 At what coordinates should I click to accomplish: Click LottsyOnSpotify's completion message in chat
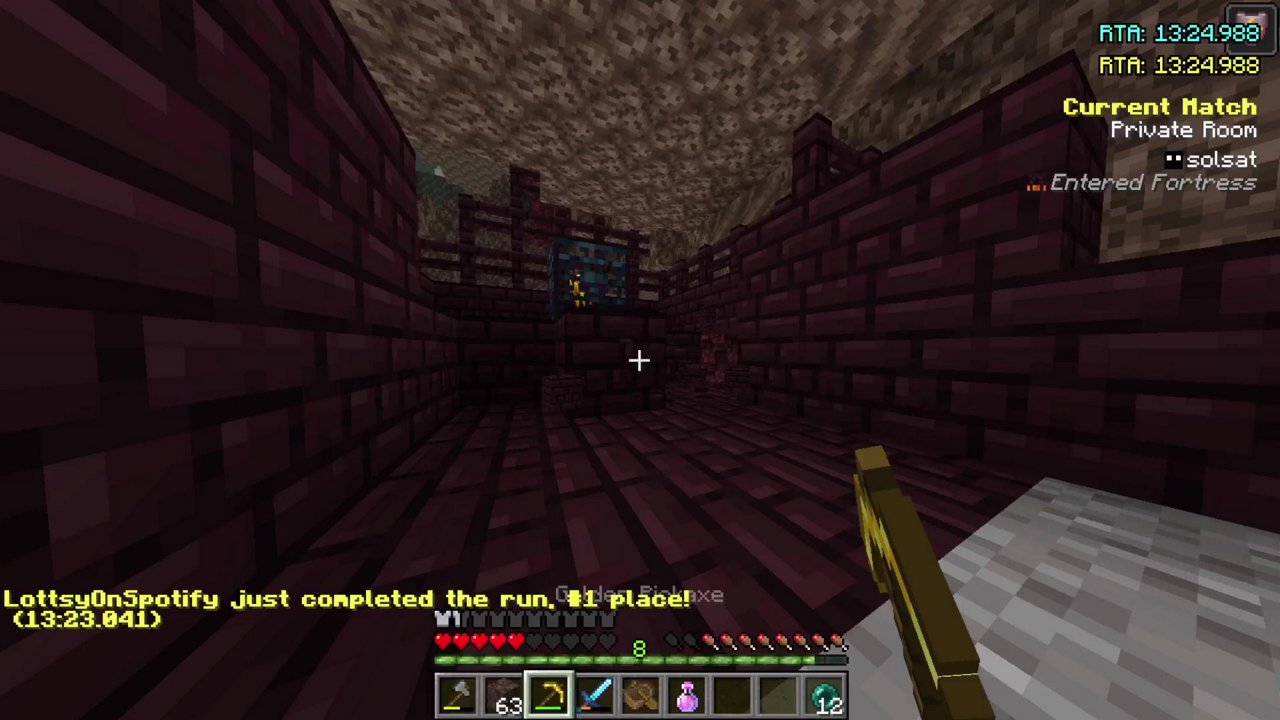tap(345, 598)
